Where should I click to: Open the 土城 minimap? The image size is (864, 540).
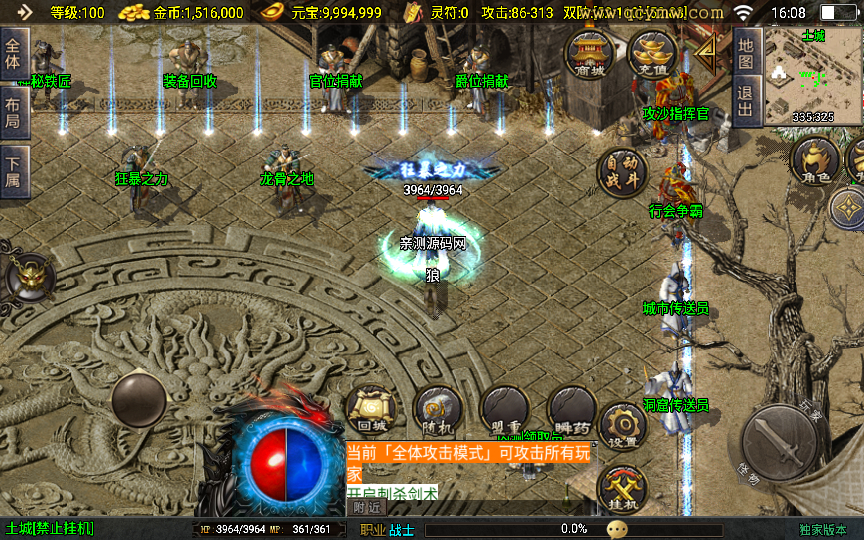point(813,76)
